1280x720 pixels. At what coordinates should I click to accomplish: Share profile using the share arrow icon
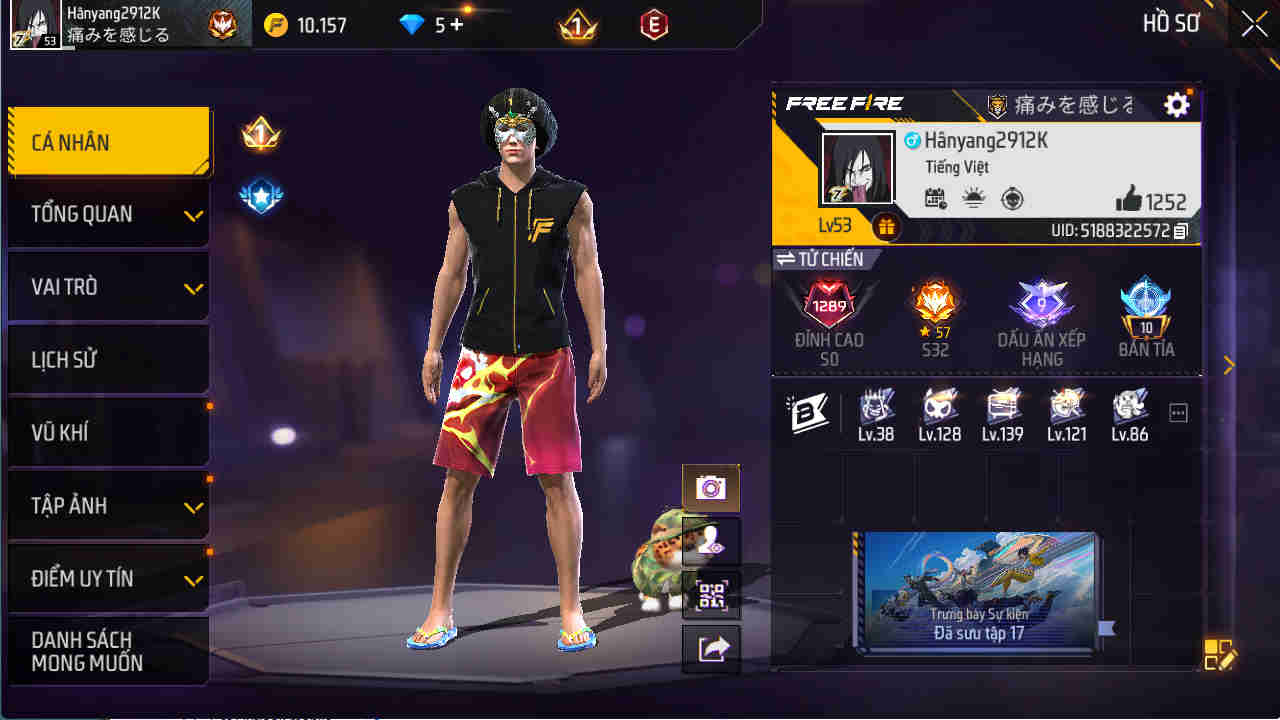[711, 648]
